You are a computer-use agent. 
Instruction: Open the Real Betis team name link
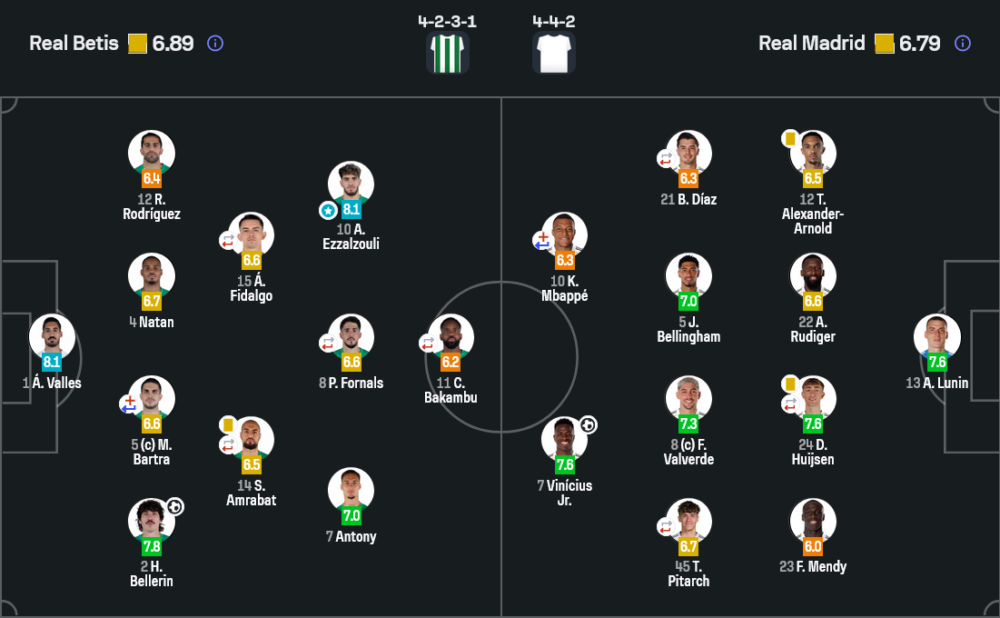74,44
